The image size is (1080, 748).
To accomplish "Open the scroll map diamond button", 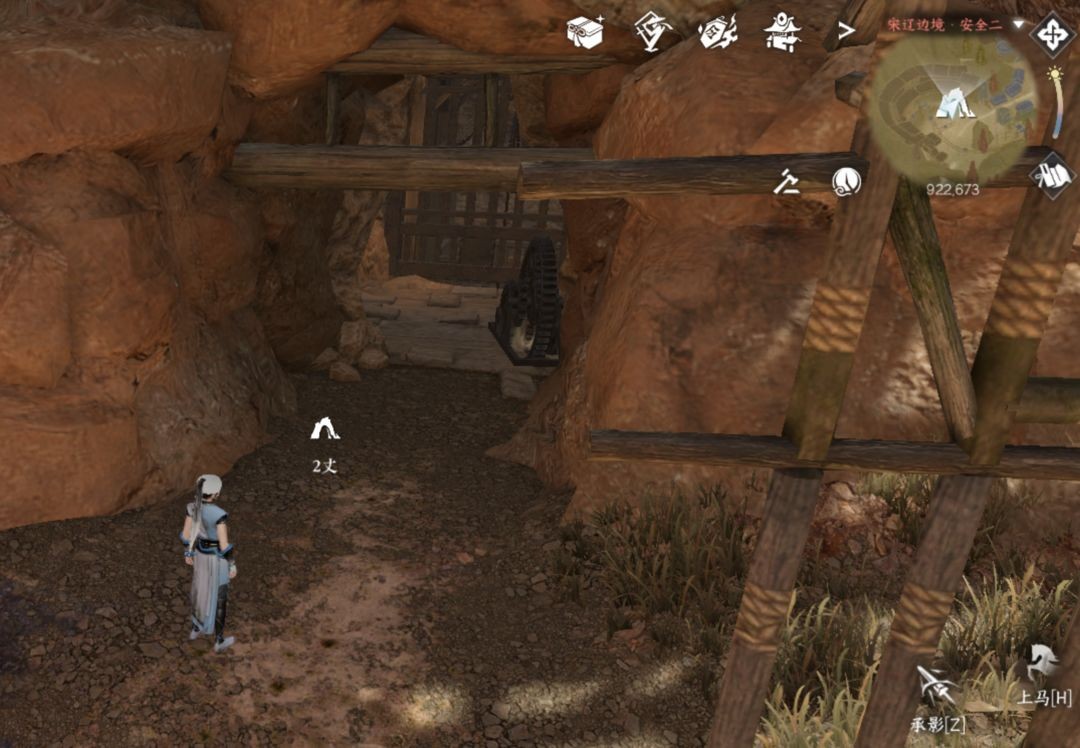I will tap(1052, 175).
